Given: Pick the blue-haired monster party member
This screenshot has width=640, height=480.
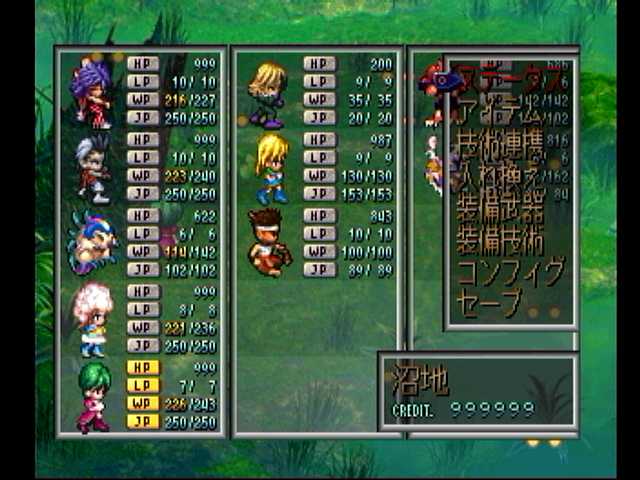Looking at the screenshot, I should tap(93, 242).
